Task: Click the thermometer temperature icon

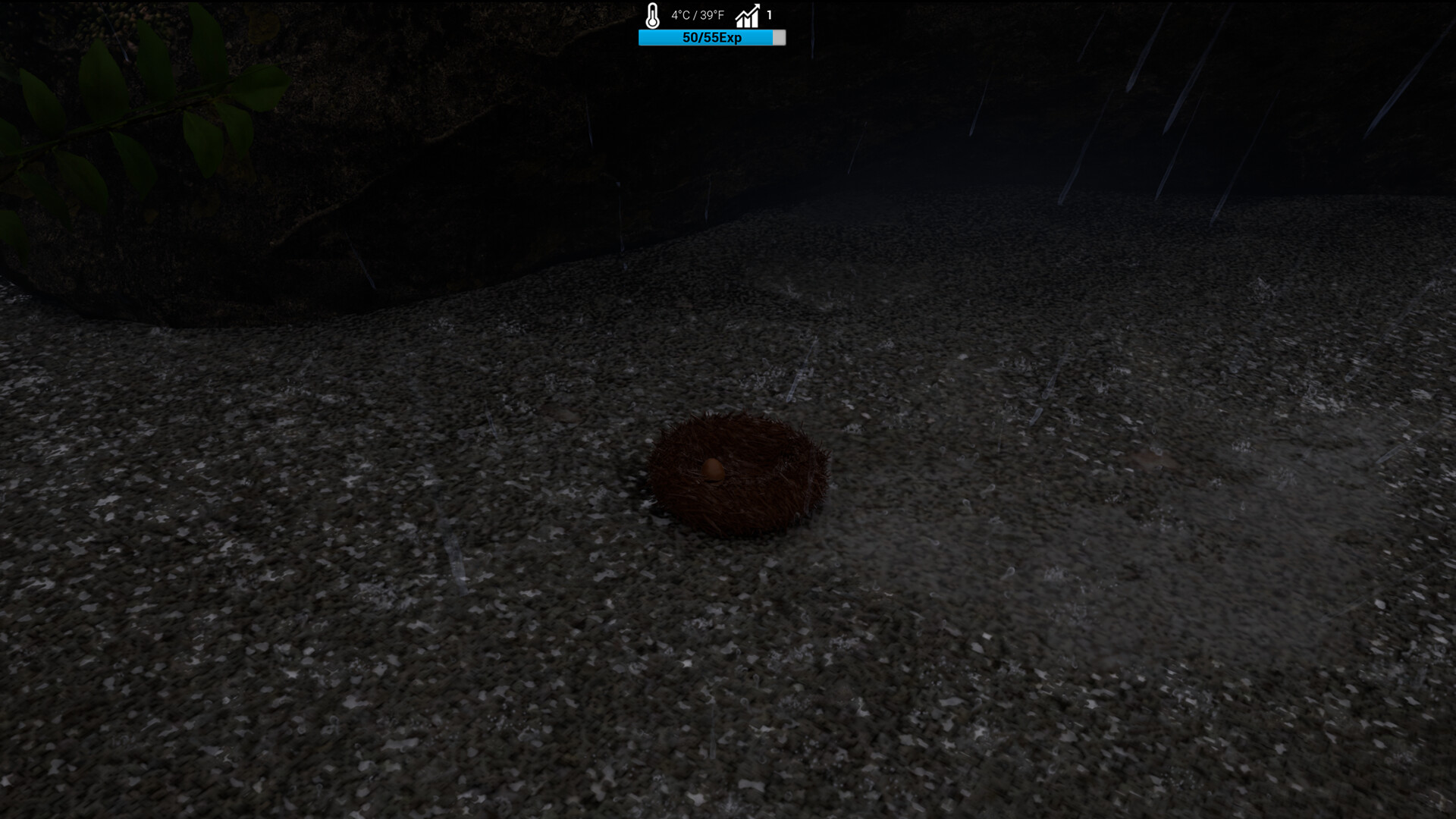Action: click(652, 14)
